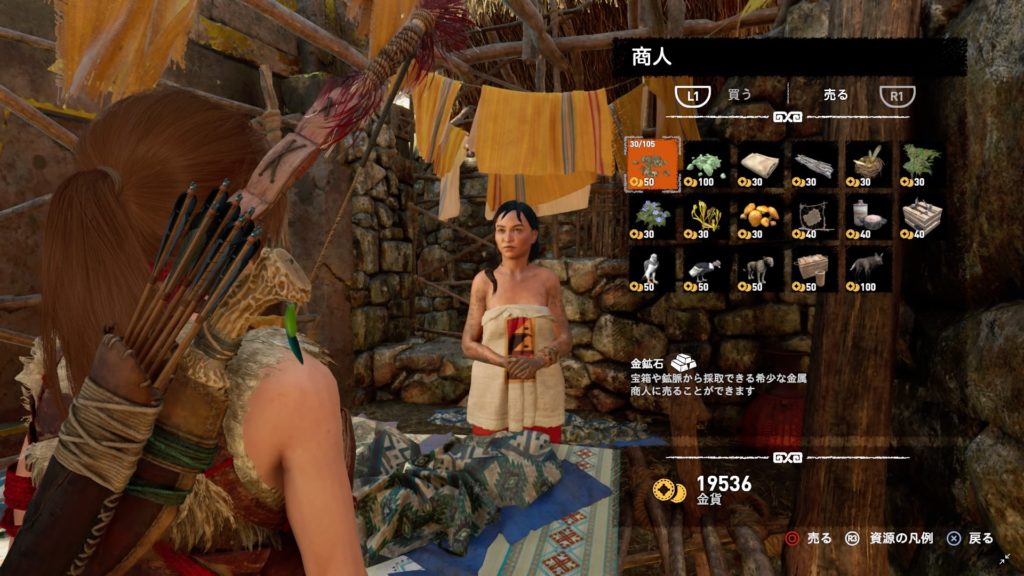Select the hardwood bundle slot
Screen dimensions: 1024x576
click(x=813, y=165)
